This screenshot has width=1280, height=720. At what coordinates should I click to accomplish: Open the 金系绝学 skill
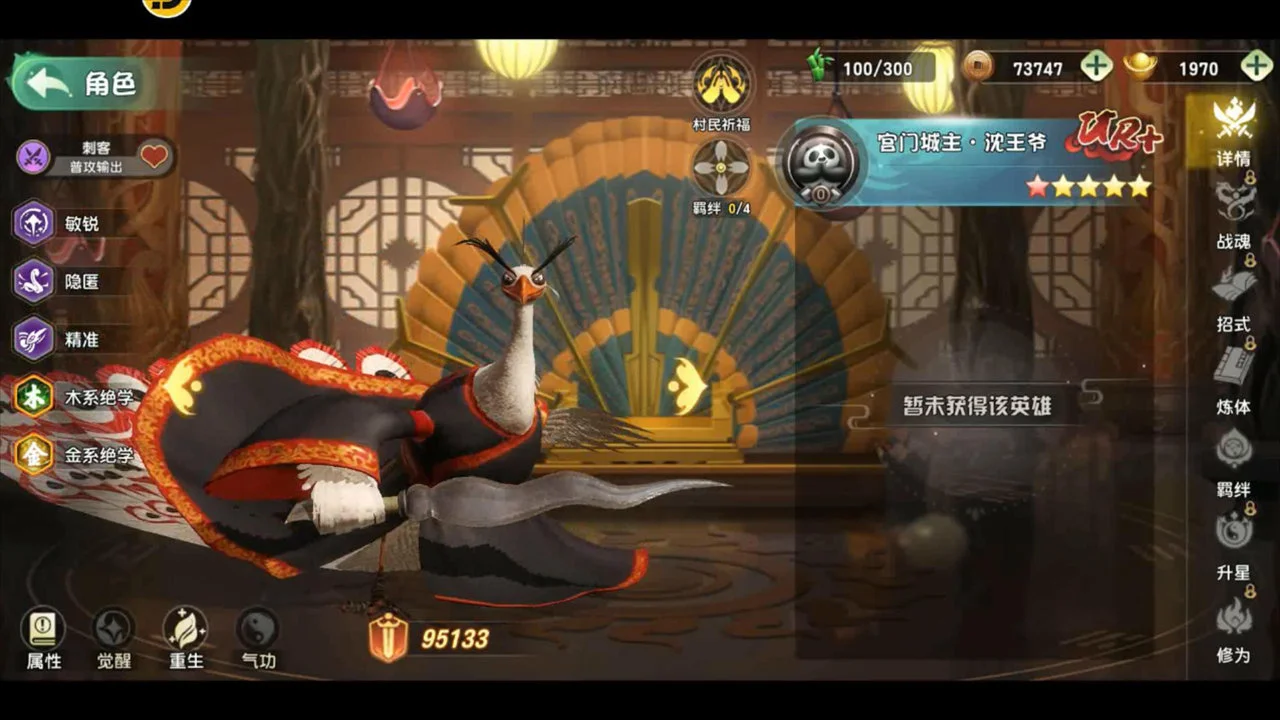[x=33, y=455]
